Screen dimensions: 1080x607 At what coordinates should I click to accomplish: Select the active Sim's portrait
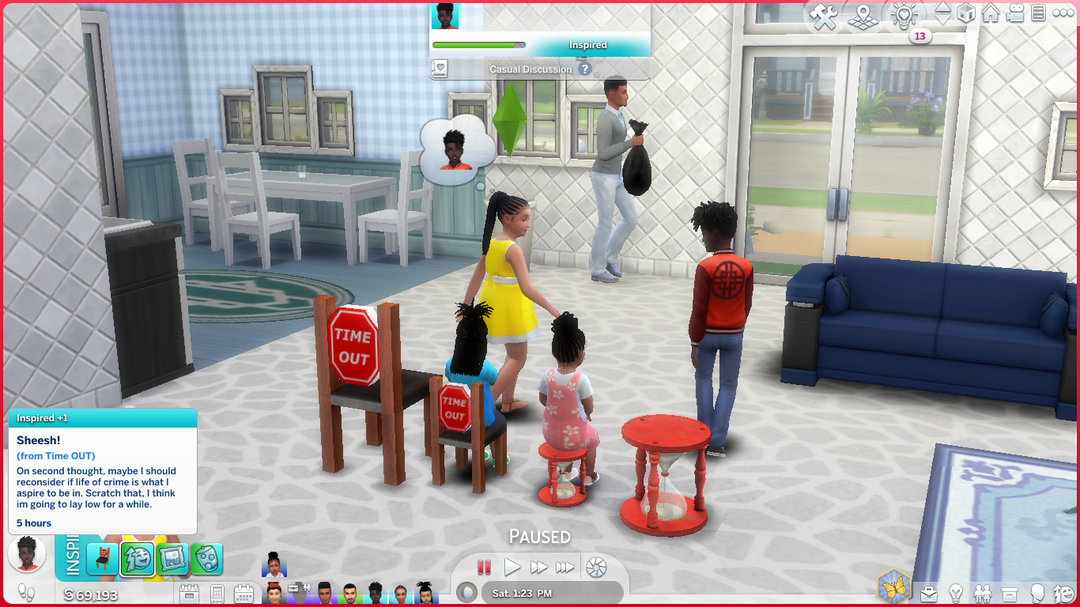tap(27, 553)
